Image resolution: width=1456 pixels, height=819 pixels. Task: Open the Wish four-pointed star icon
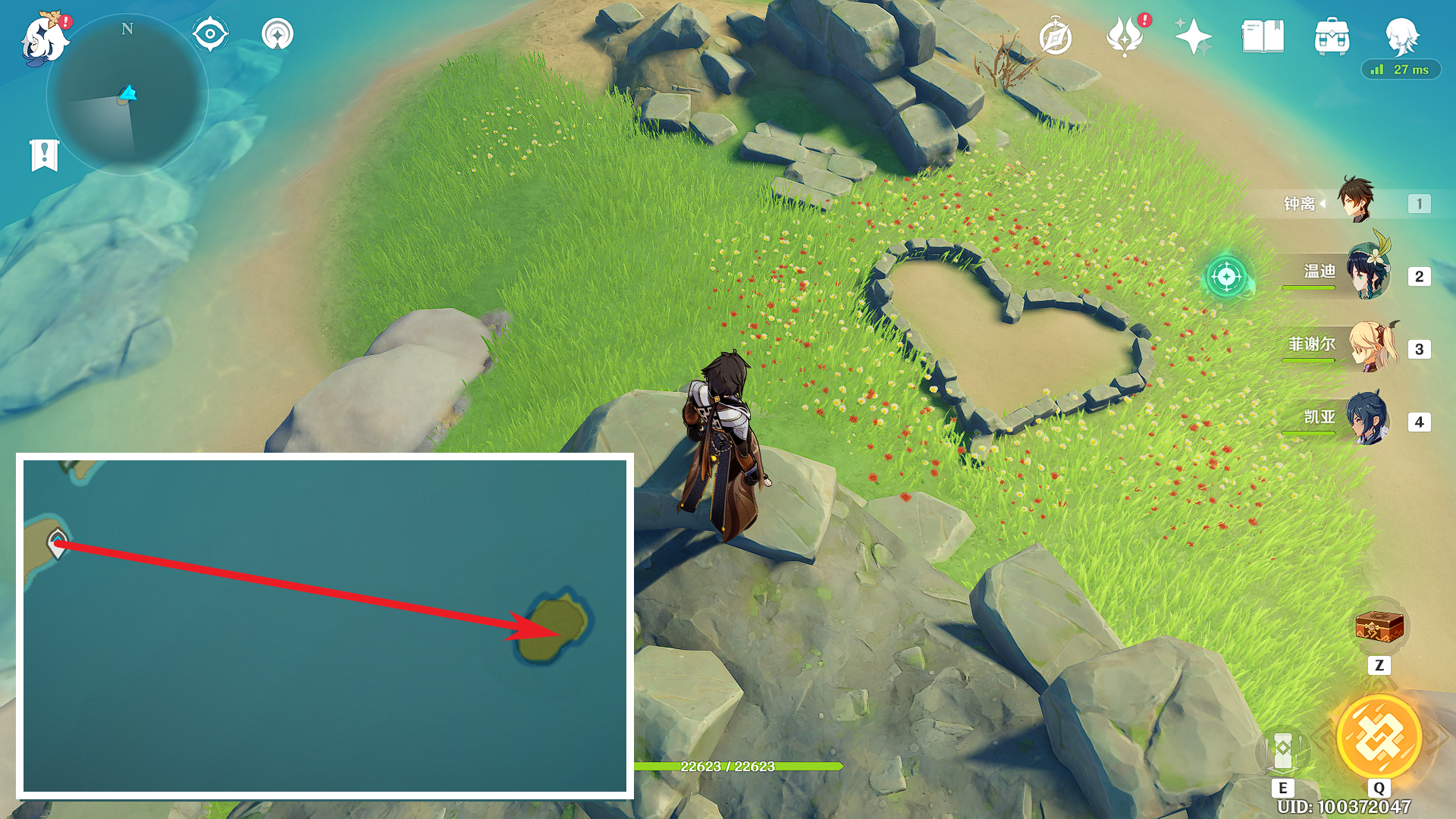[1192, 36]
